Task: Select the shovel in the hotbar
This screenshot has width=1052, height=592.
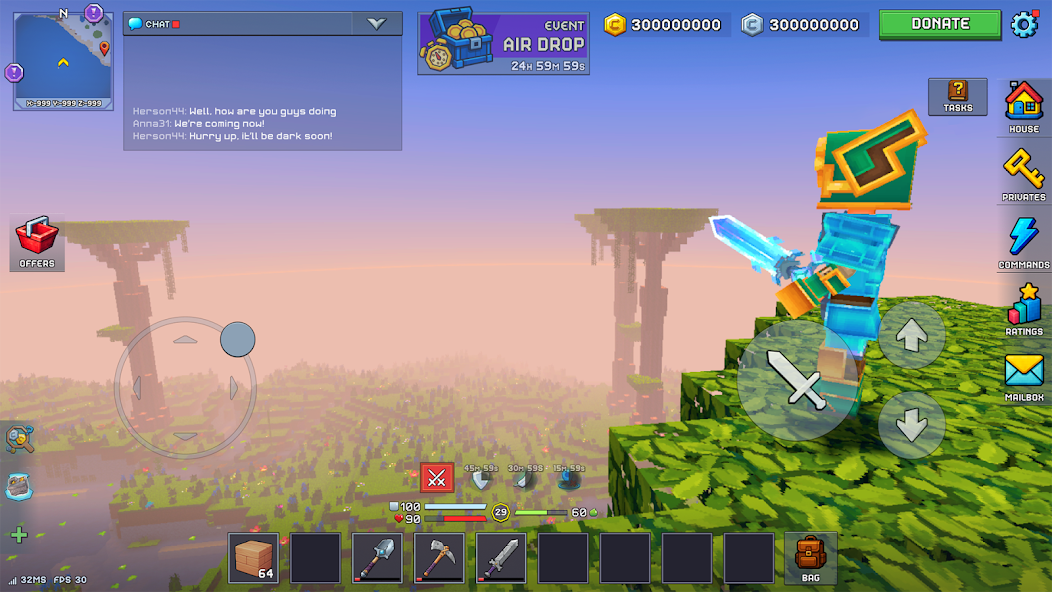Action: (378, 558)
